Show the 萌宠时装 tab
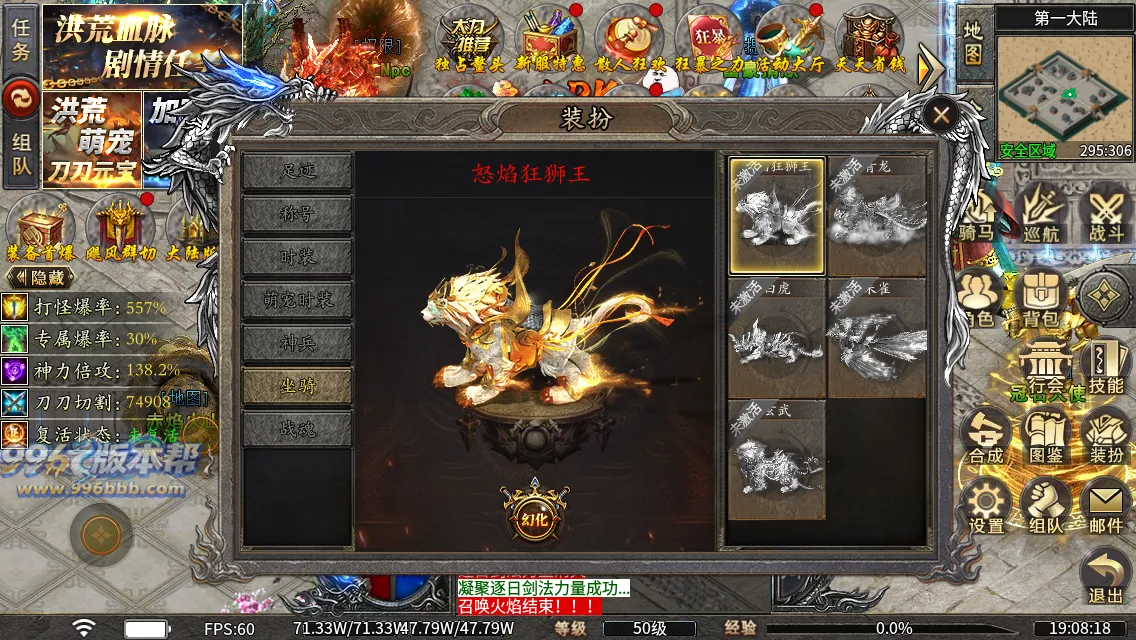Screen dimensions: 1136x640 point(297,300)
